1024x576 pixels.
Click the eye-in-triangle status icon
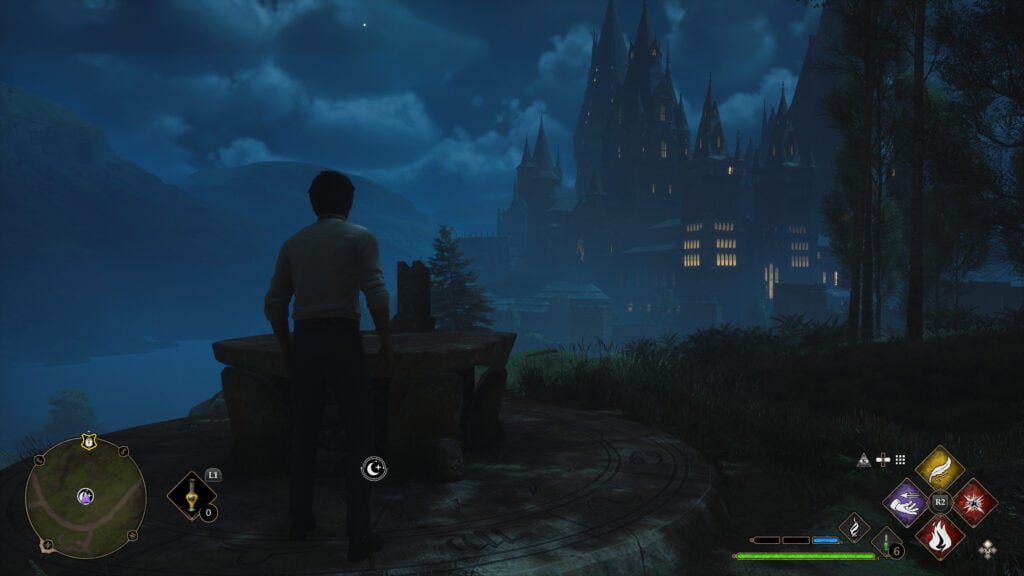(864, 460)
